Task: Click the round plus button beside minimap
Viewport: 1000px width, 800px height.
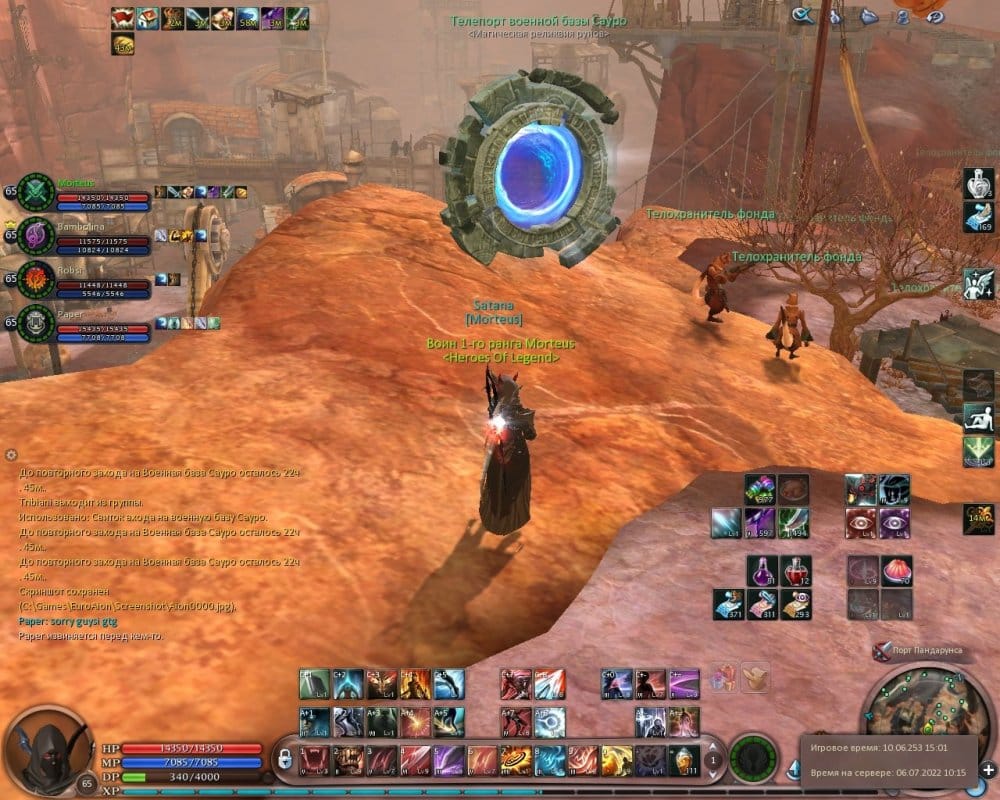Action: pyautogui.click(x=988, y=771)
